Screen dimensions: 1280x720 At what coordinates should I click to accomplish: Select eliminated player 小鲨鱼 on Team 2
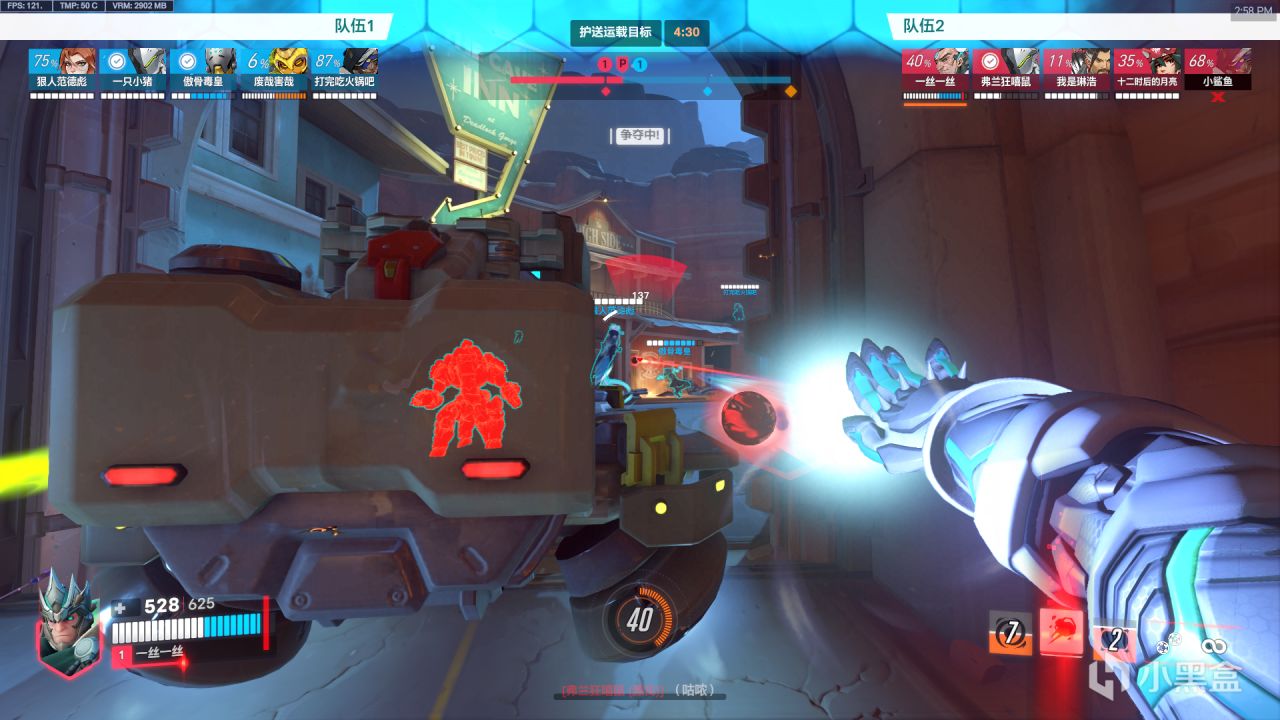[1218, 68]
